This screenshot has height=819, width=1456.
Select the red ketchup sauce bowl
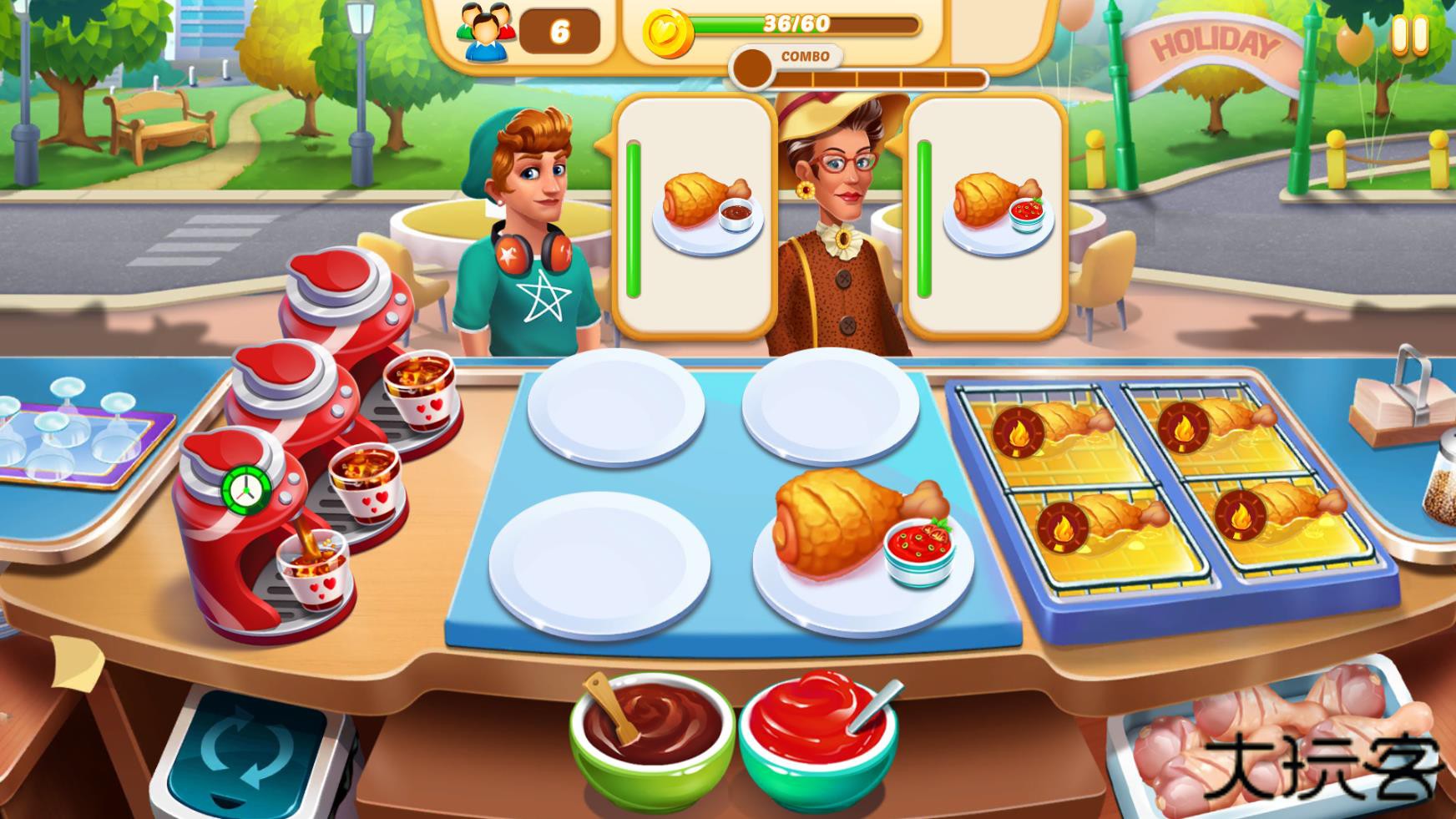814,739
